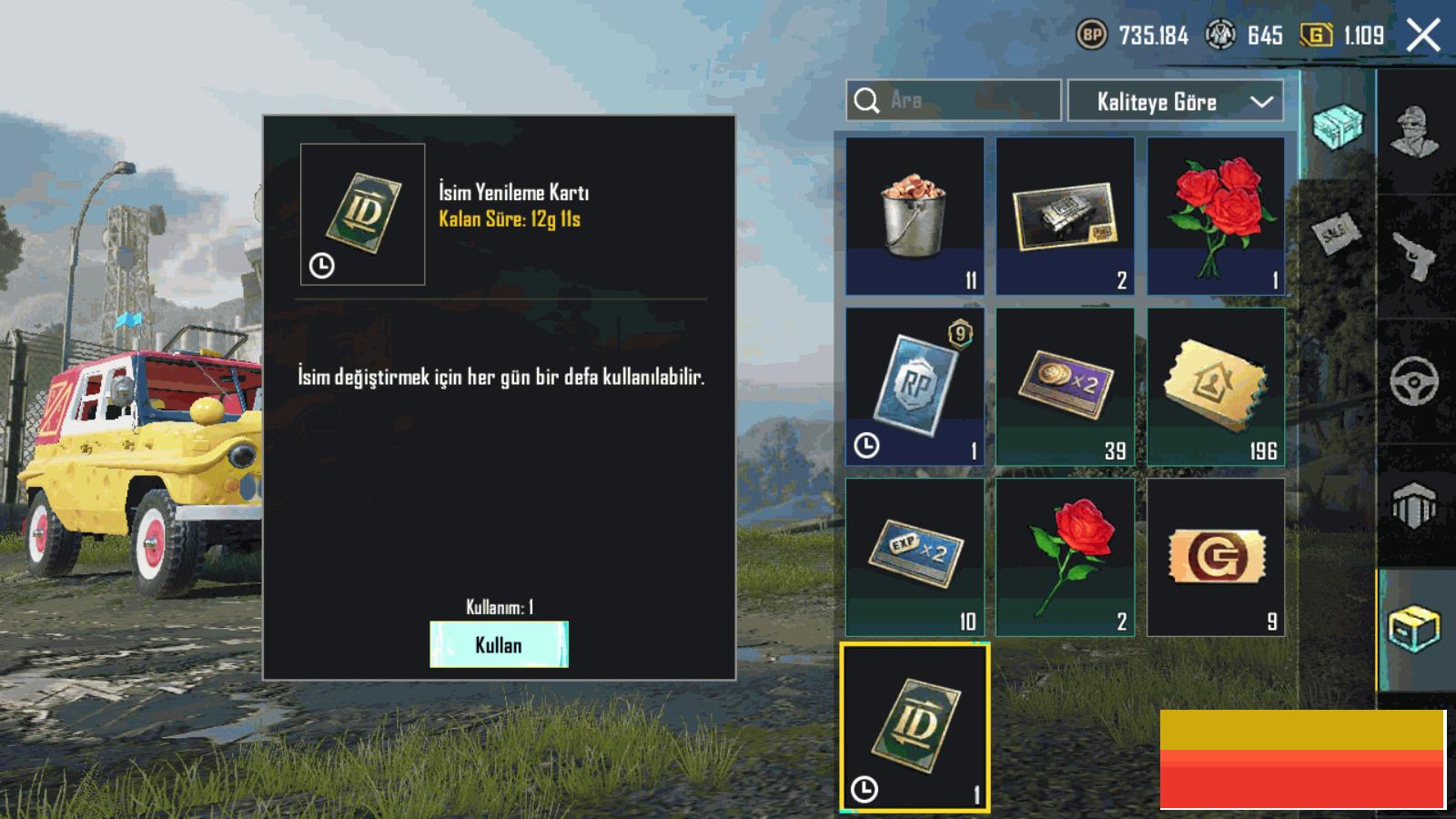
Task: Select the three red roses bouquet
Action: [1216, 217]
